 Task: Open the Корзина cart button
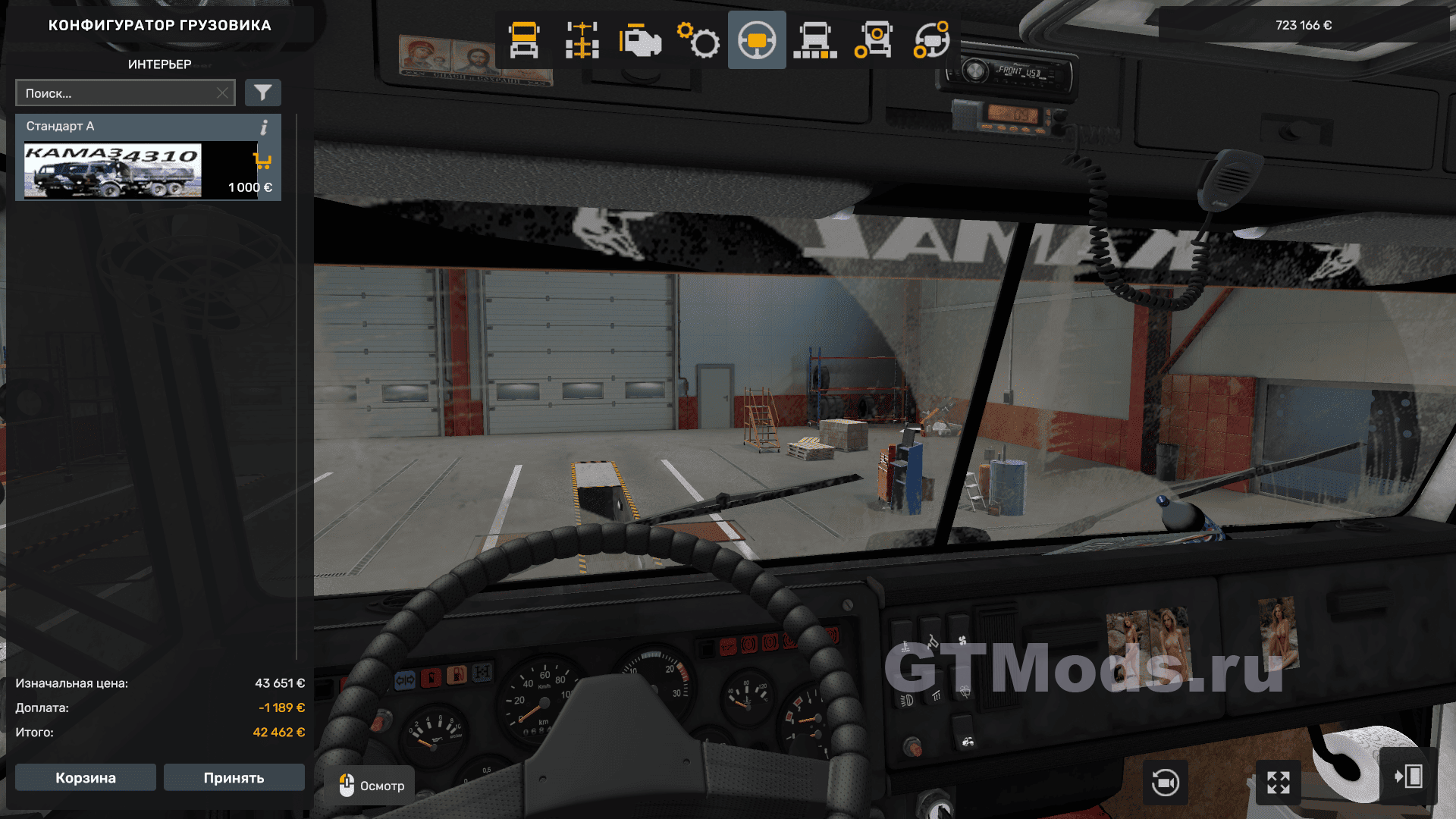86,777
